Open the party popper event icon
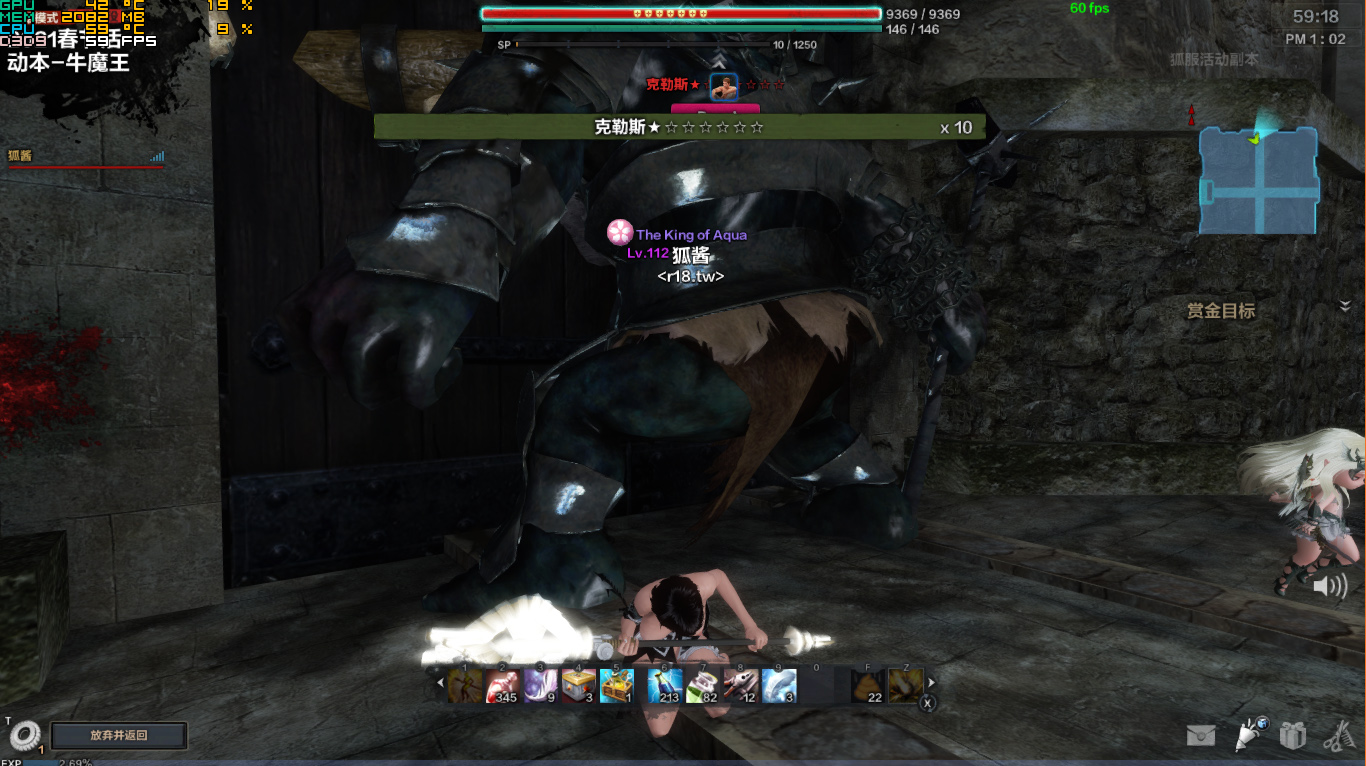Viewport: 1366px width, 766px height. pos(1250,735)
